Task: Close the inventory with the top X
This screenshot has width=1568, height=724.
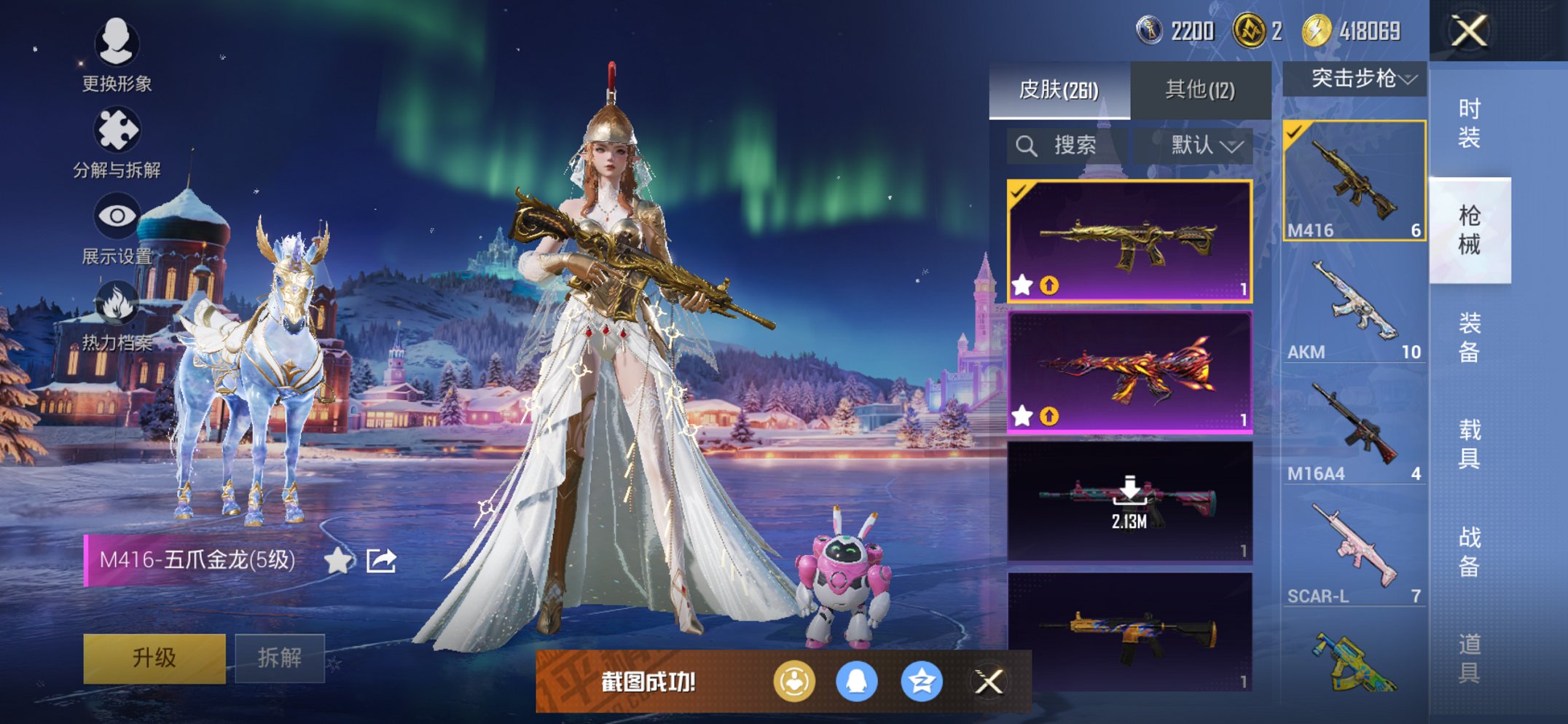Action: pos(1469,31)
